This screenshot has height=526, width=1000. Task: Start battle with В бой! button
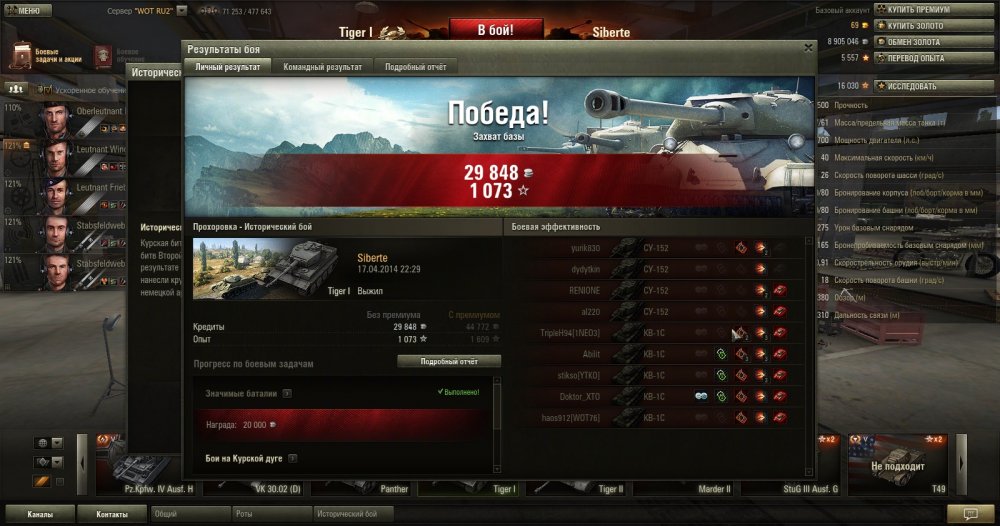click(x=487, y=30)
